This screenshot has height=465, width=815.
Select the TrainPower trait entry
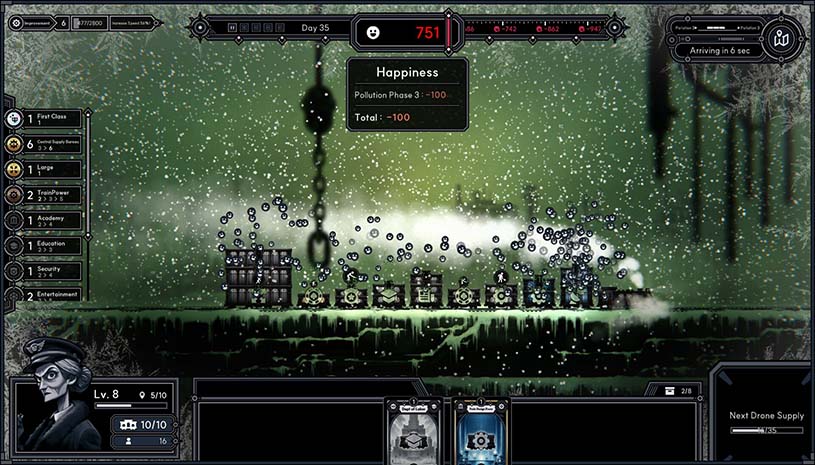tap(45, 195)
